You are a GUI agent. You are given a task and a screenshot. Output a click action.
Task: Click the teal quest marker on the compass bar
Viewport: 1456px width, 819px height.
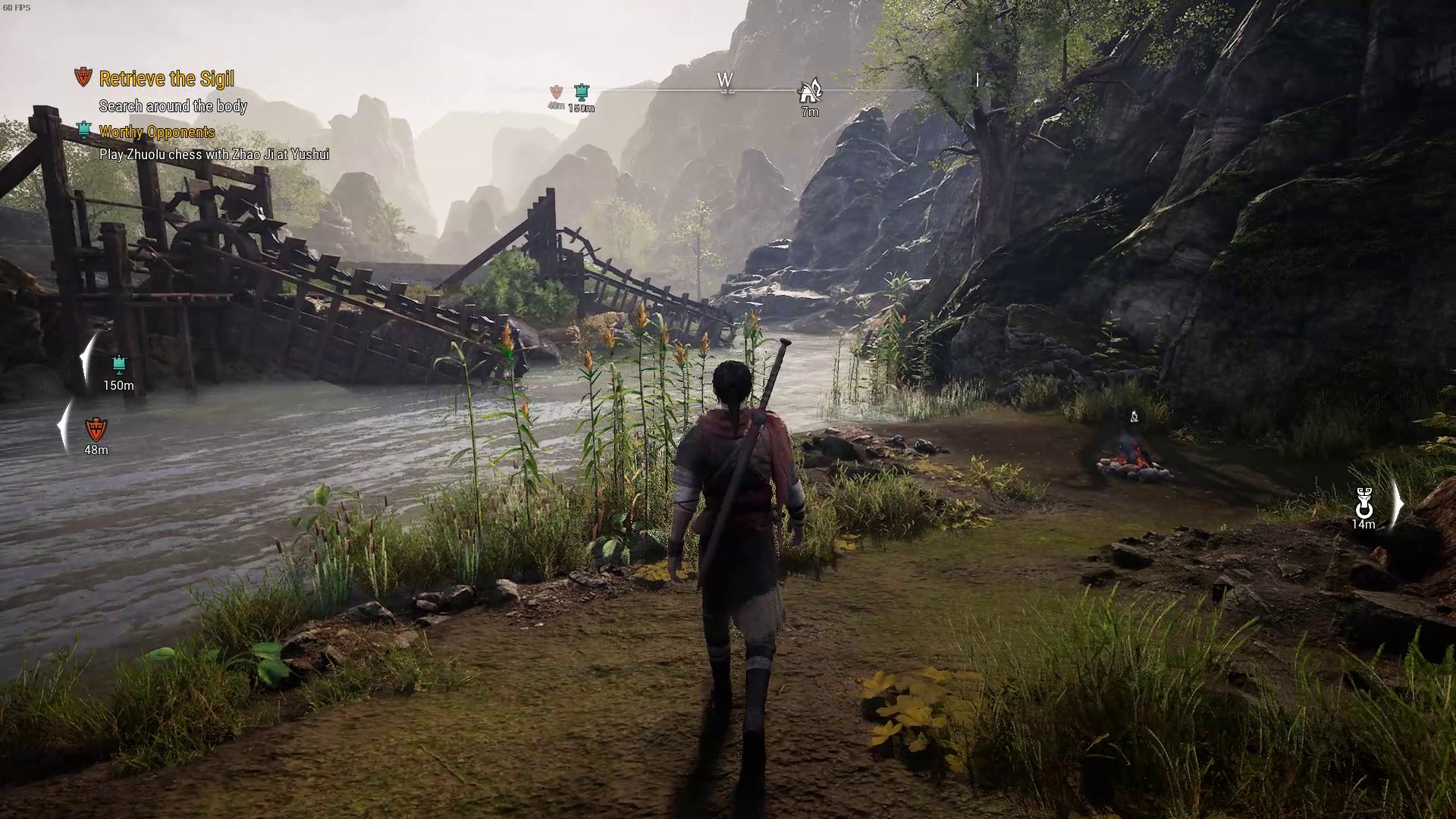coord(582,93)
